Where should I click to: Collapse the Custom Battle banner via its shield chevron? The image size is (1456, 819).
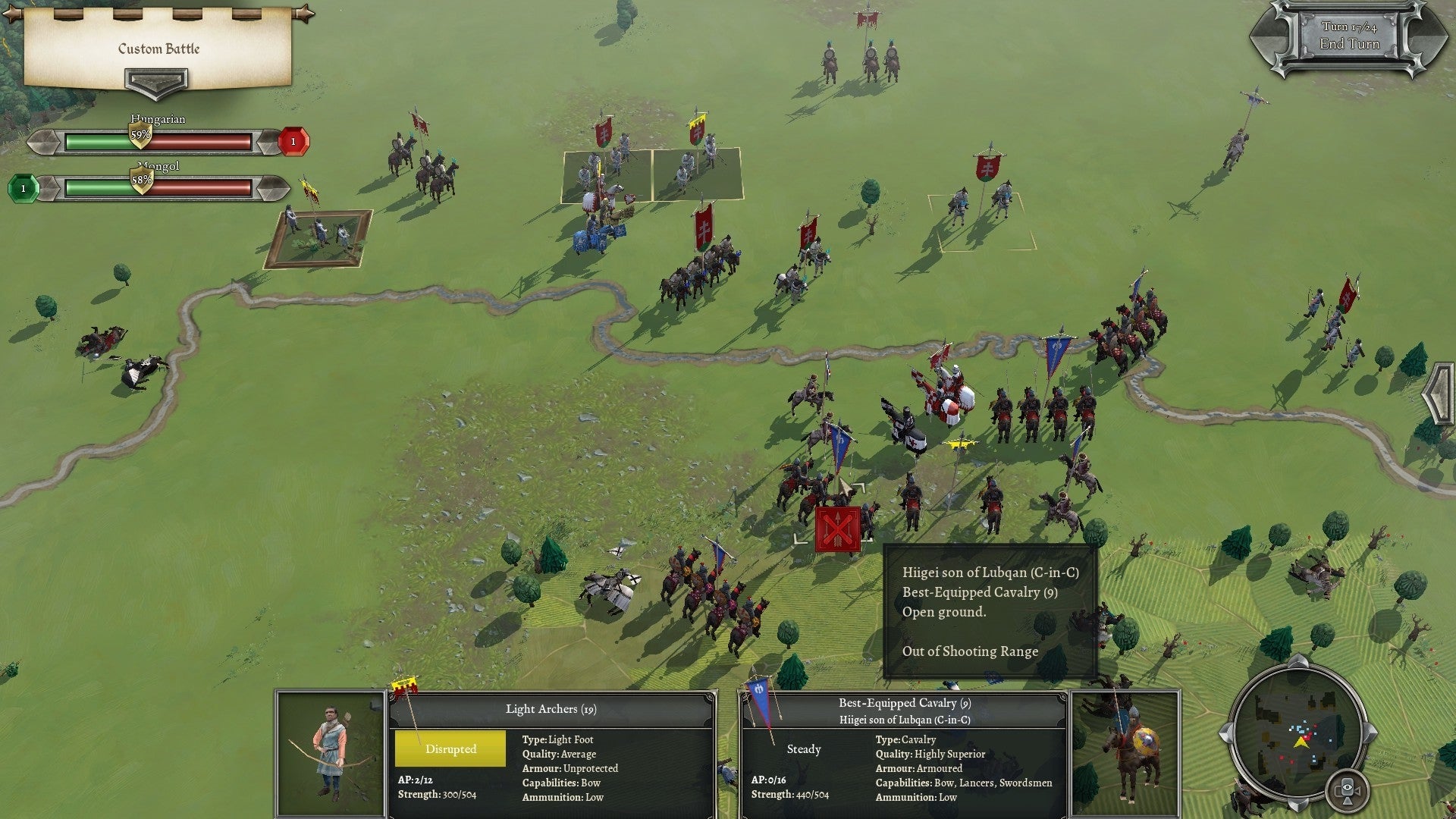[x=156, y=81]
